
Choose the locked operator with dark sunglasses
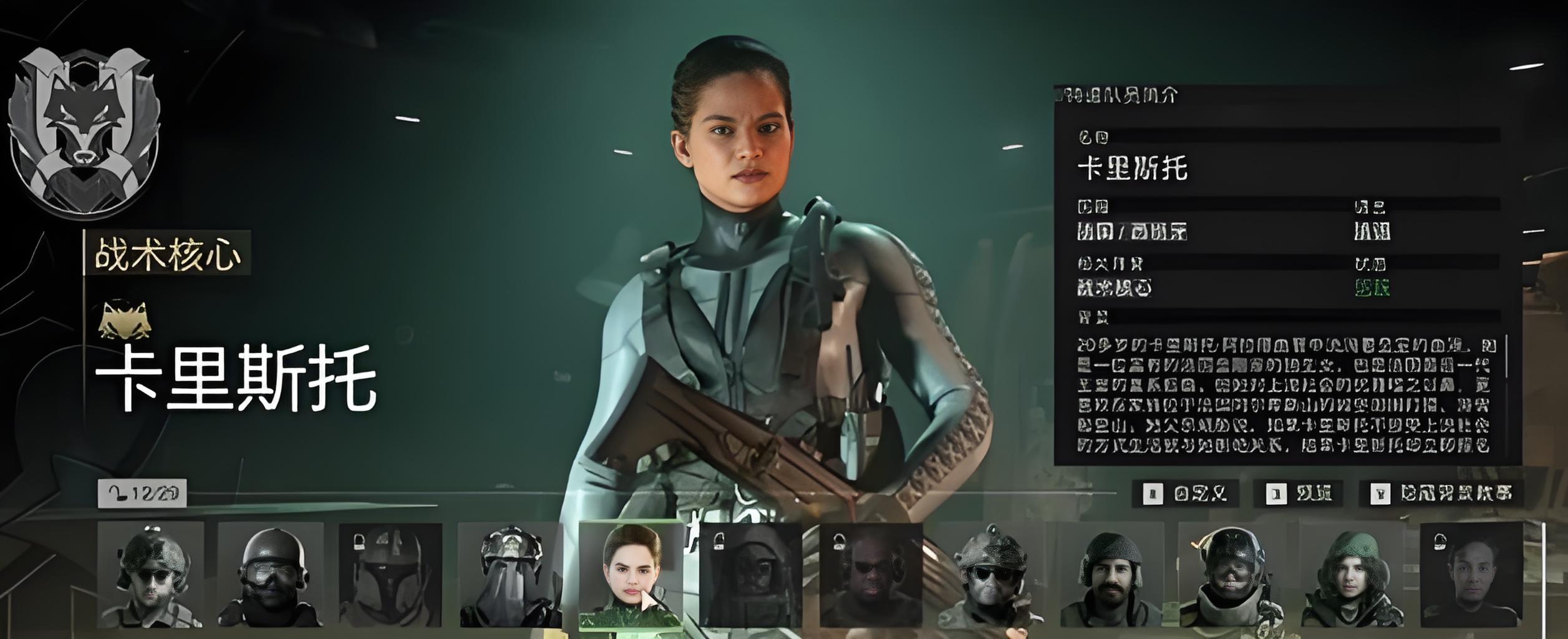pos(871,575)
